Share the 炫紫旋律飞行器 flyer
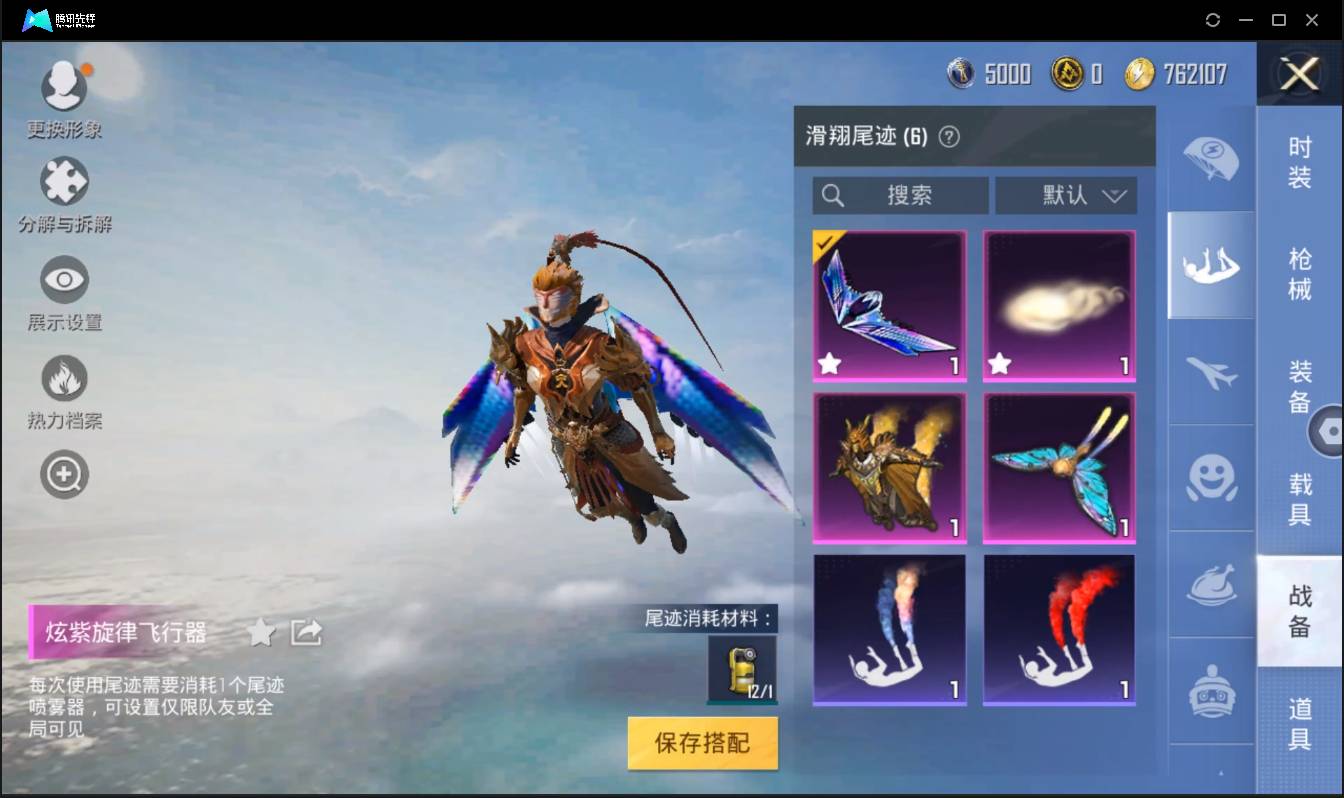The image size is (1344, 798). (x=306, y=632)
